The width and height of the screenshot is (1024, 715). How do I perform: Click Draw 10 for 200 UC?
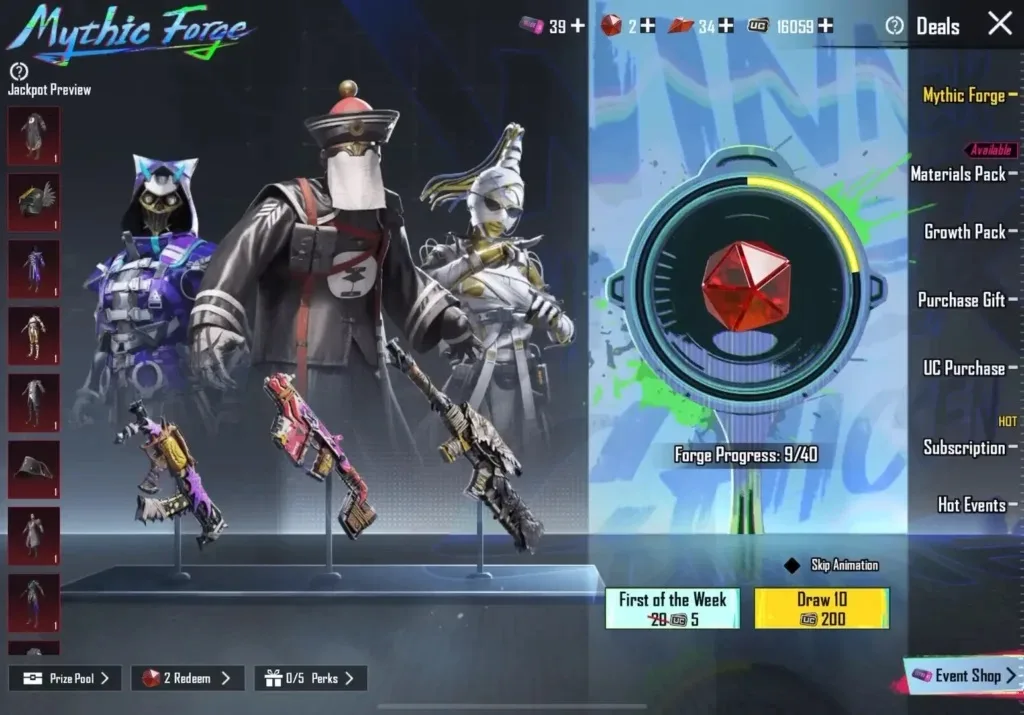(x=821, y=608)
